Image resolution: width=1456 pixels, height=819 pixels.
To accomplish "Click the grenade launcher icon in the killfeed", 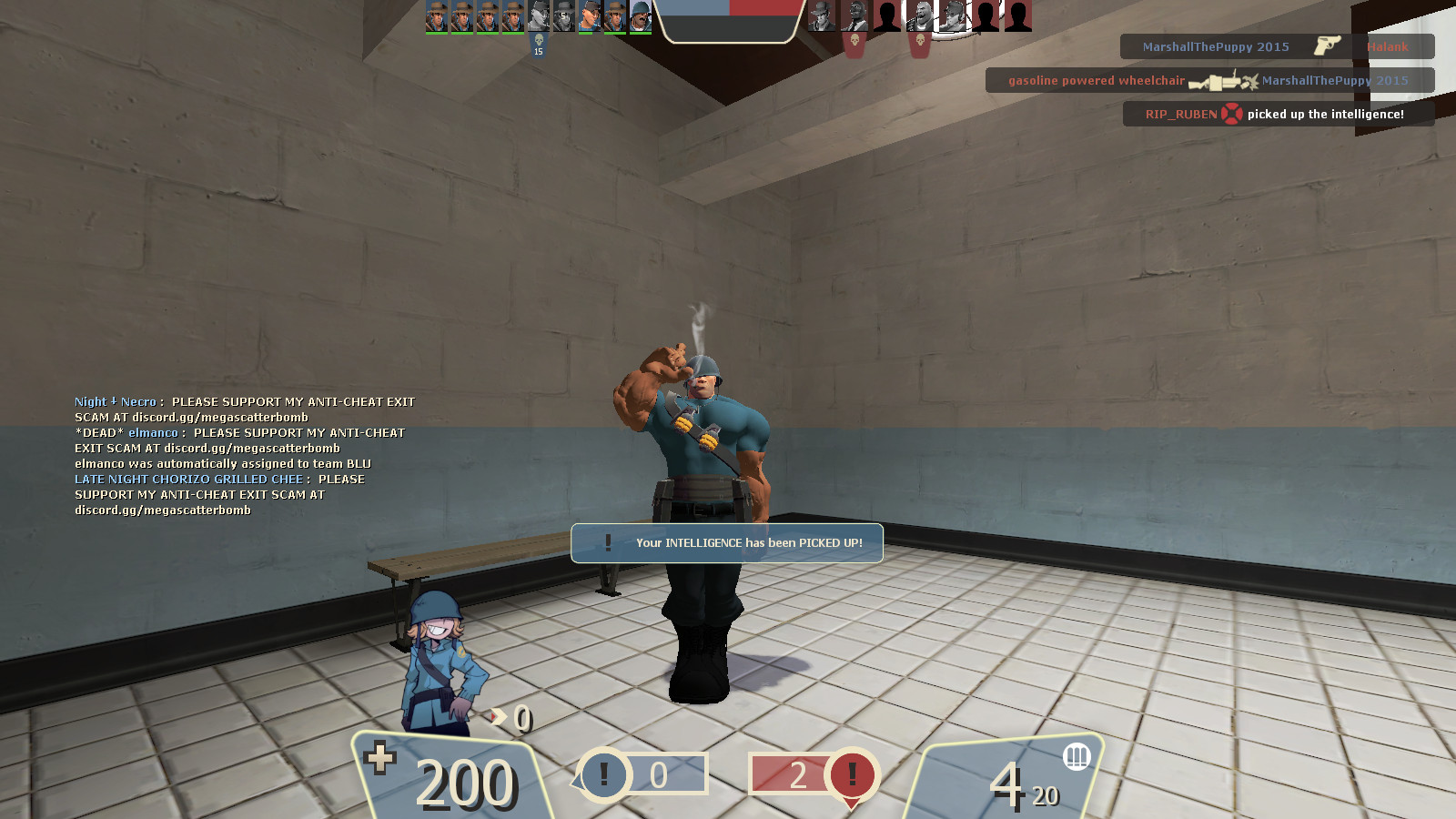I will pyautogui.click(x=1219, y=80).
